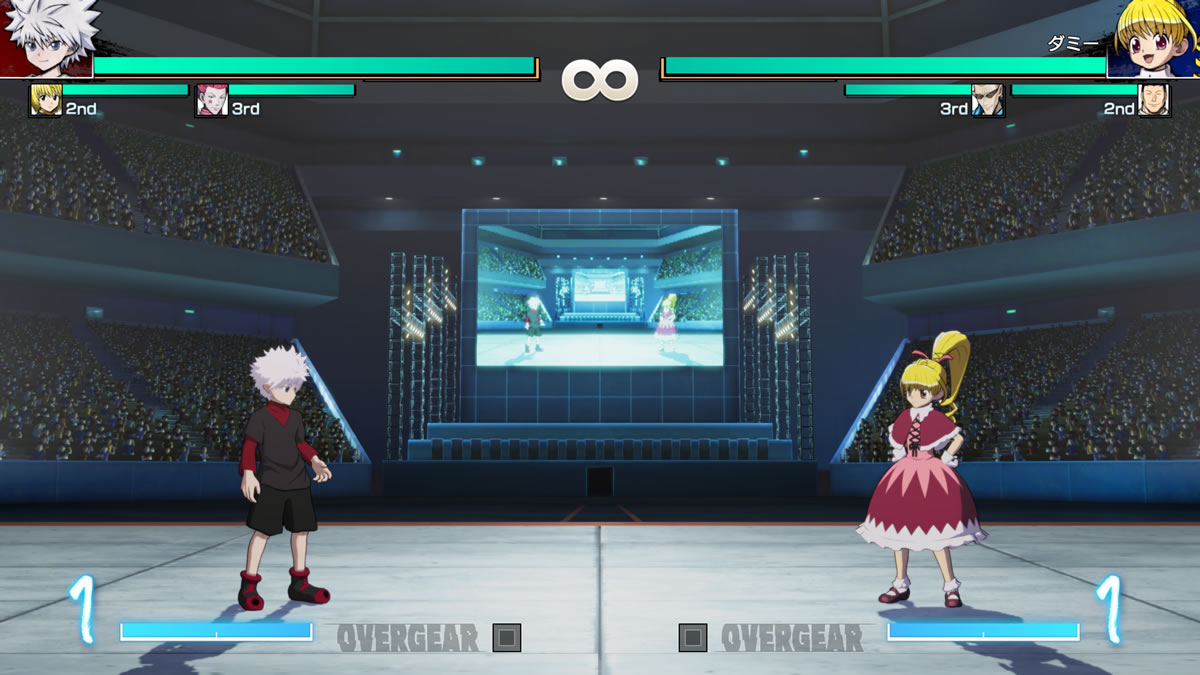1200x675 pixels.
Task: Select Killua's main fighter portrait
Action: coord(47,38)
